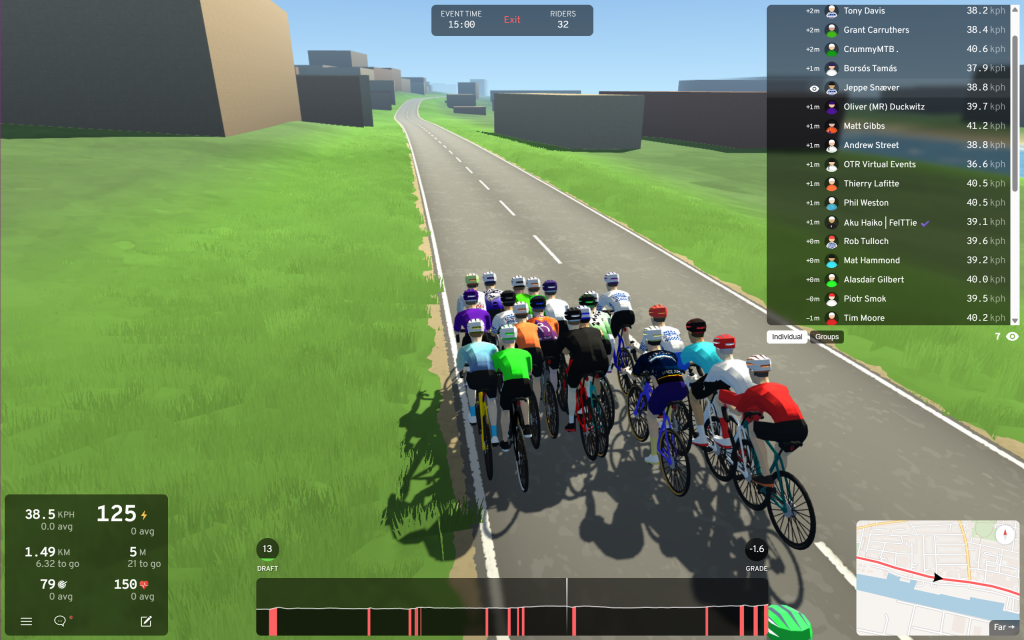Select Matt Gibbs in the rider list

pyautogui.click(x=890, y=126)
